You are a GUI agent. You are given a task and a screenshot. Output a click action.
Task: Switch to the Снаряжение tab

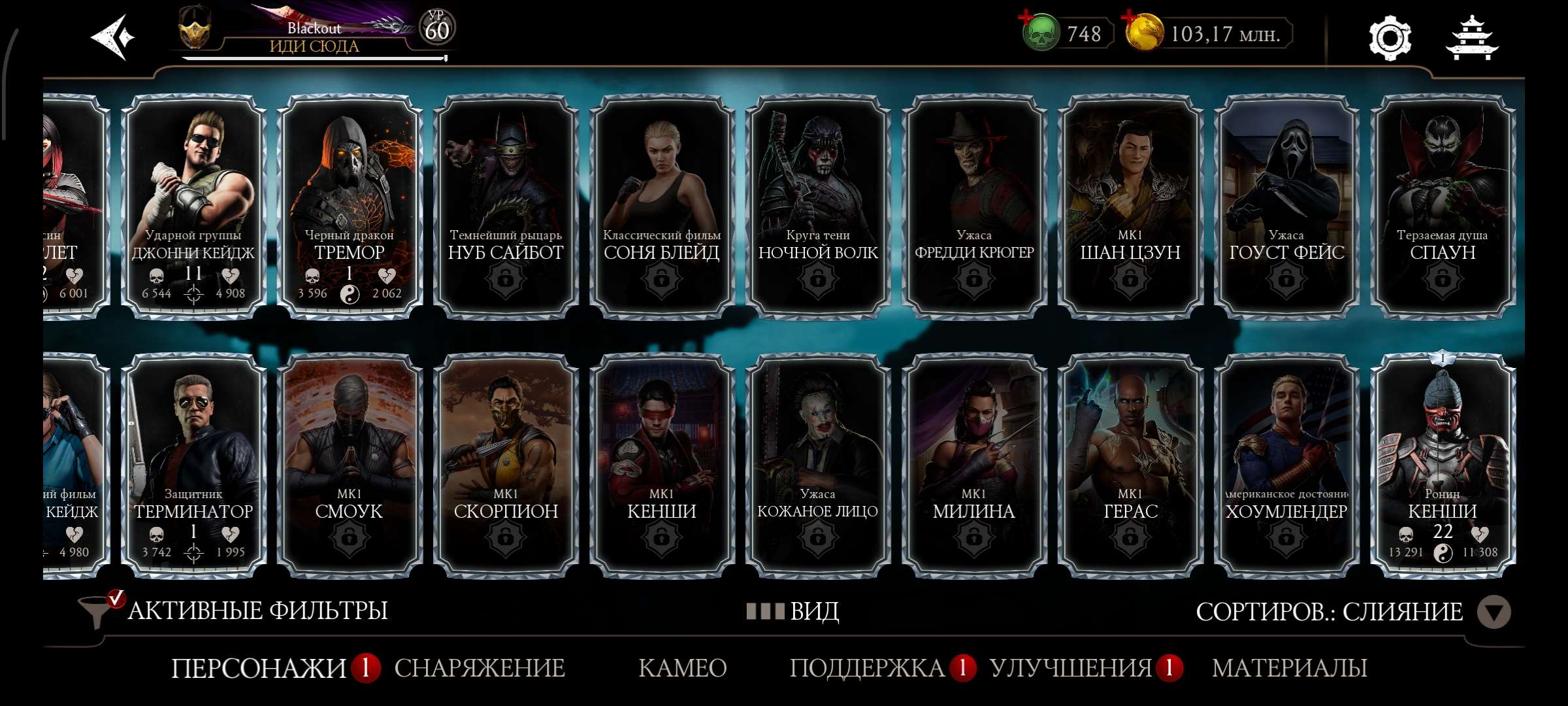click(480, 668)
